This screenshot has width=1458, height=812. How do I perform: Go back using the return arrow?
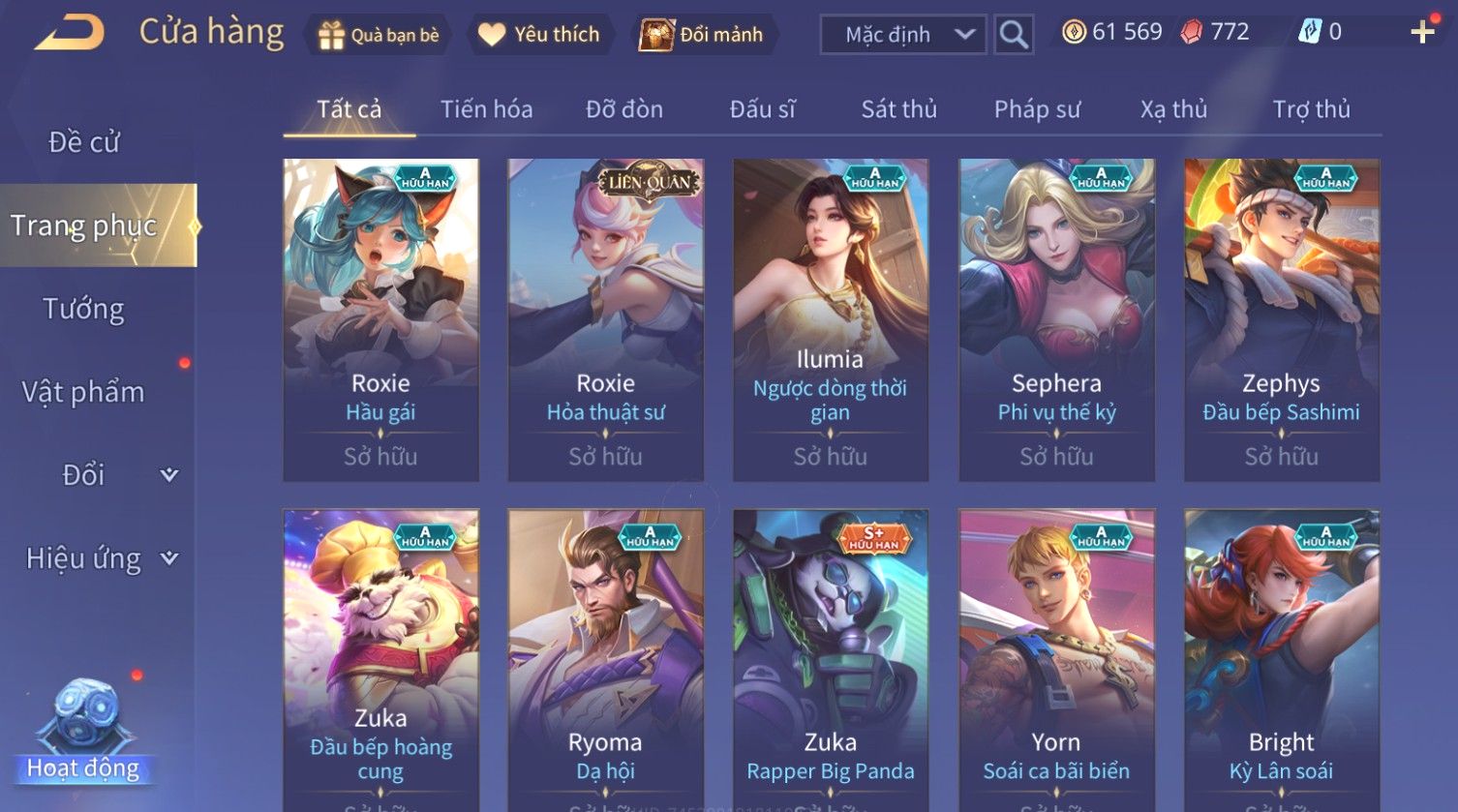coord(70,33)
